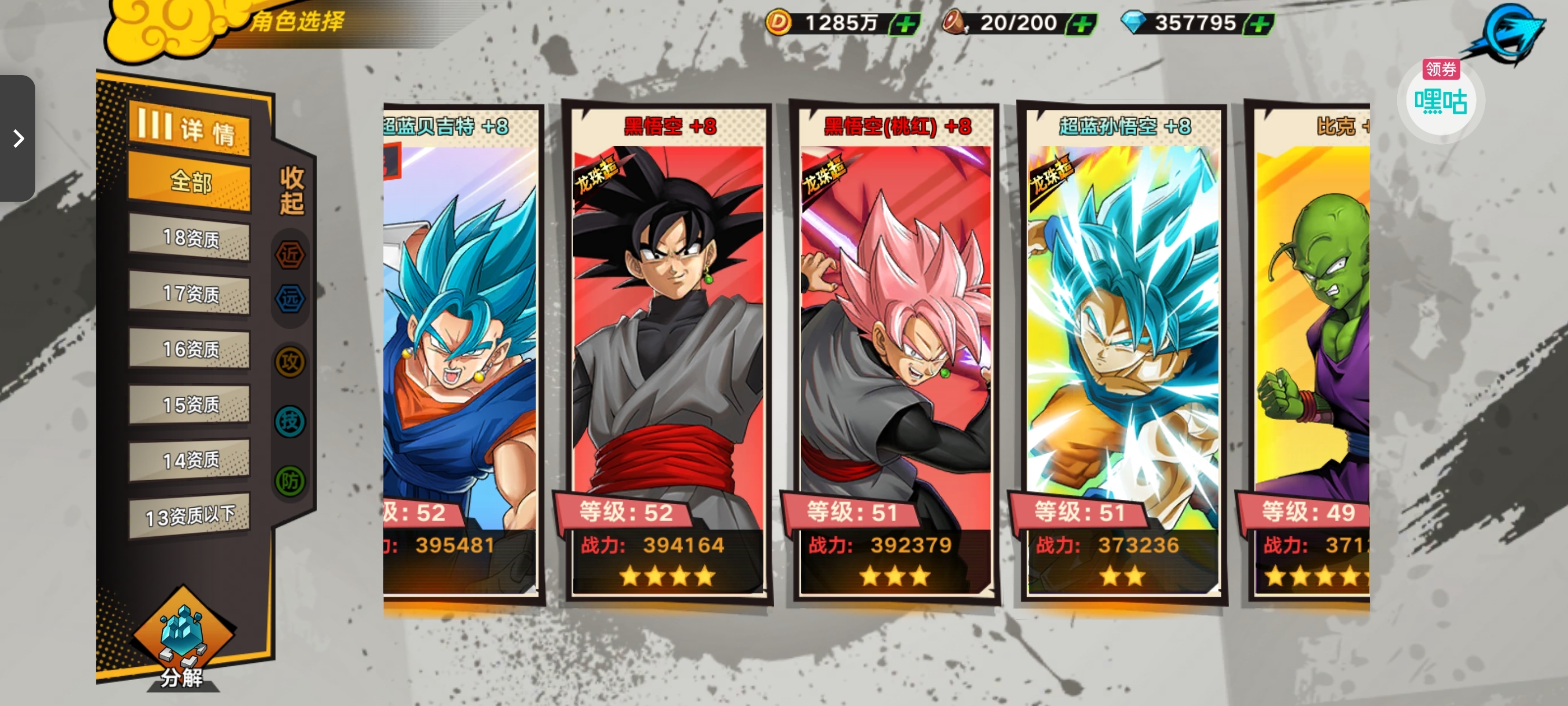Toggle the 技 skill type filter
Image resolution: width=1568 pixels, height=706 pixels.
[x=290, y=421]
